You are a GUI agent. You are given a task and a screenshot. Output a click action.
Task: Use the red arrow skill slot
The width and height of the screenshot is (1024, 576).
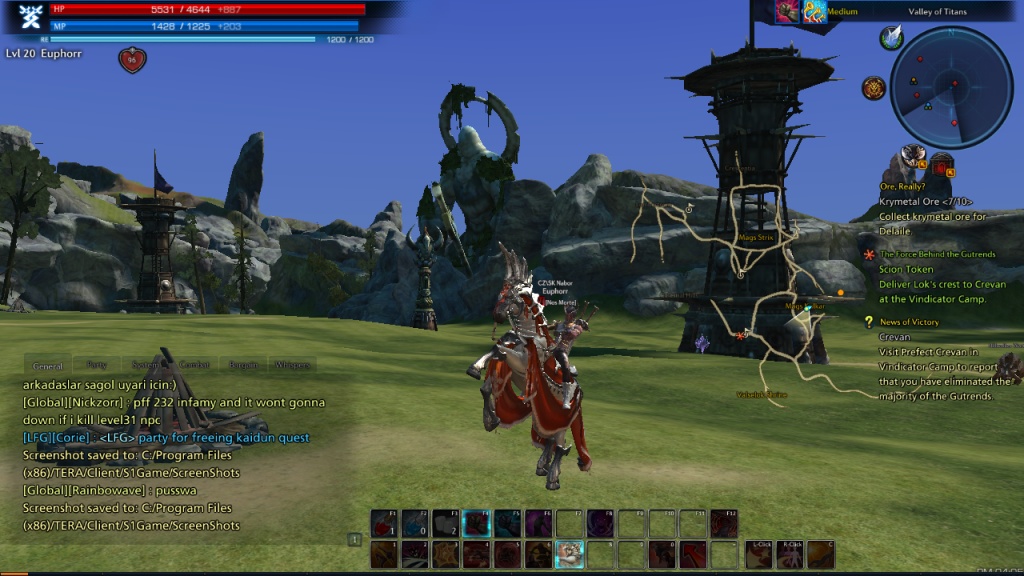[693, 553]
